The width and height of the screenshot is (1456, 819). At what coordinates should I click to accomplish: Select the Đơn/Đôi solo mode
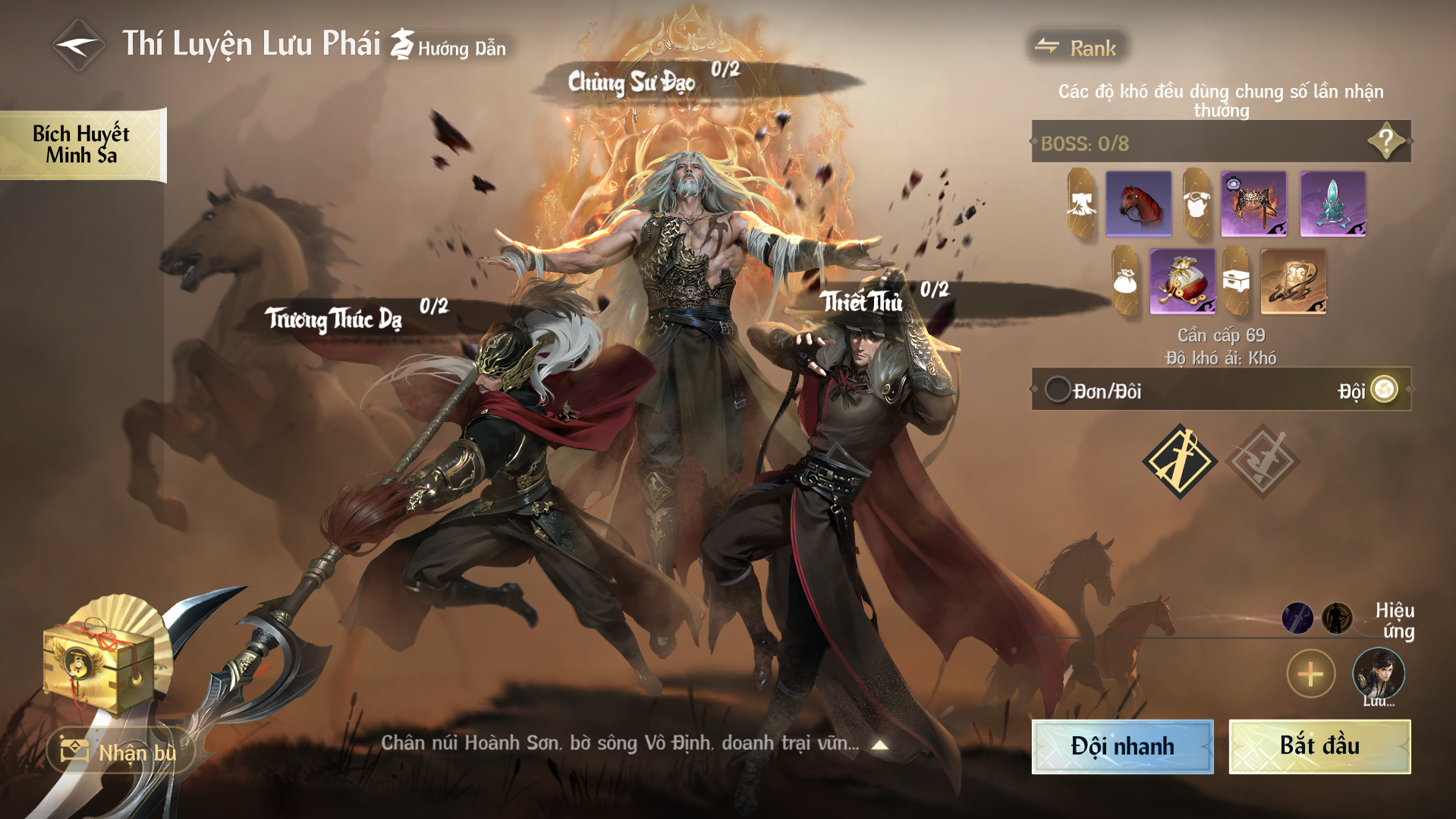pyautogui.click(x=1058, y=390)
